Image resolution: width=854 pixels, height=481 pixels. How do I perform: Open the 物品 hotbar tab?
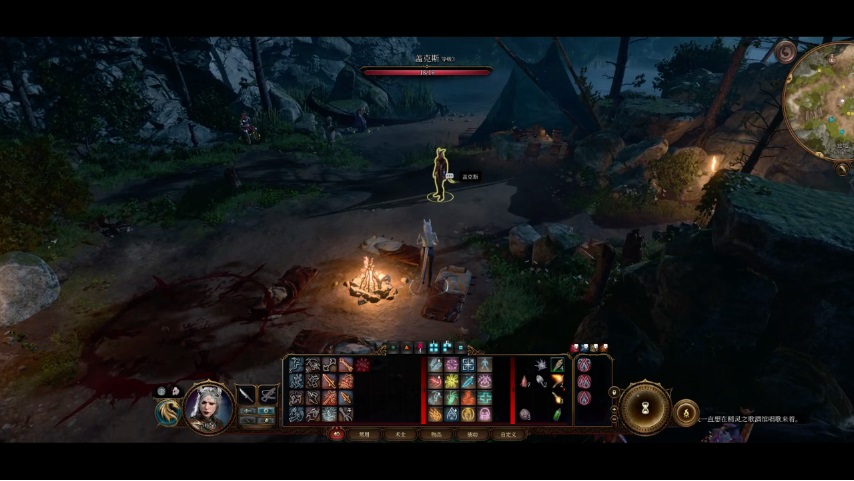[x=436, y=435]
